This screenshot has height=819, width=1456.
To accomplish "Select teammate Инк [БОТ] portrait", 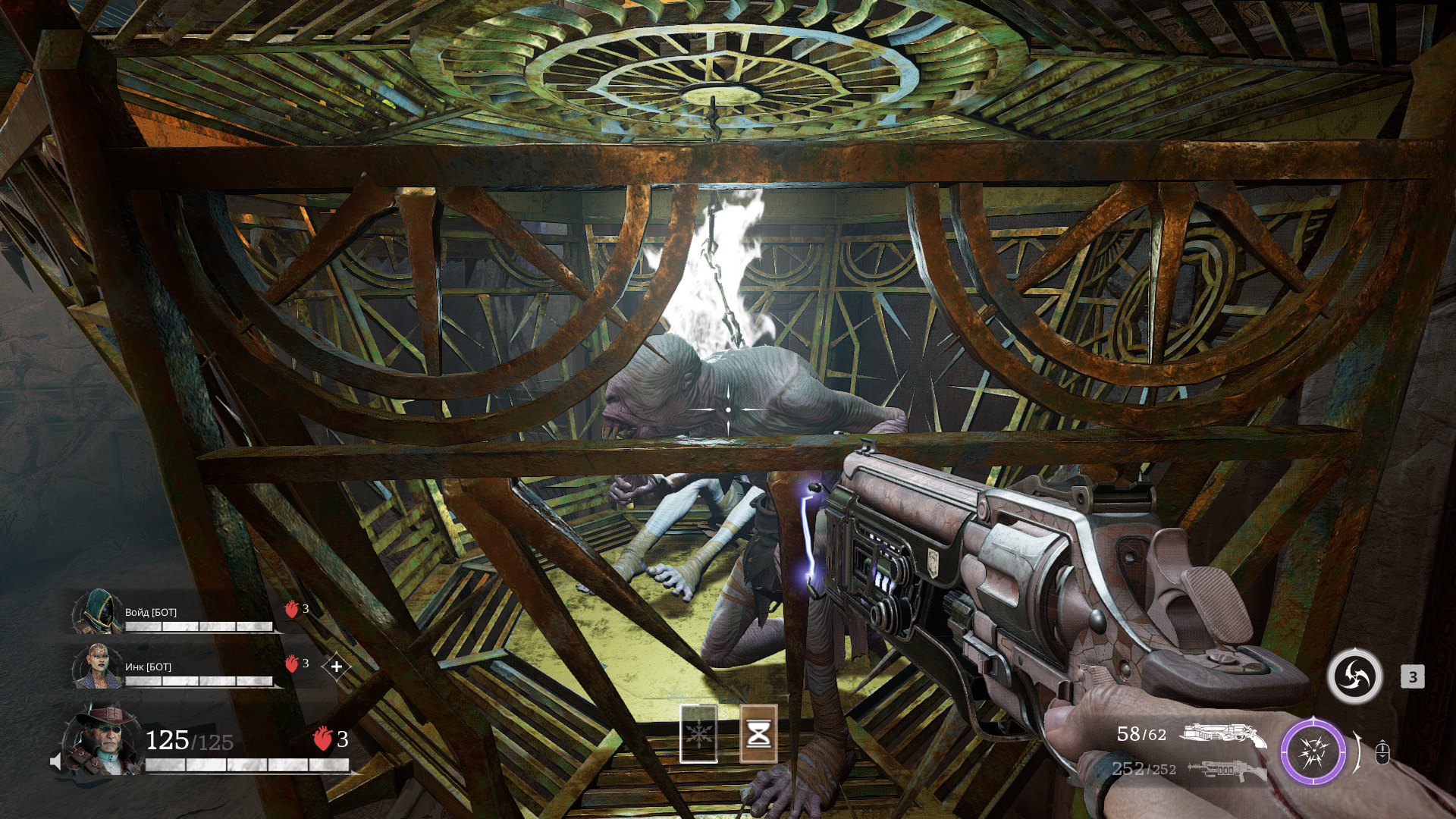I will 98,666.
